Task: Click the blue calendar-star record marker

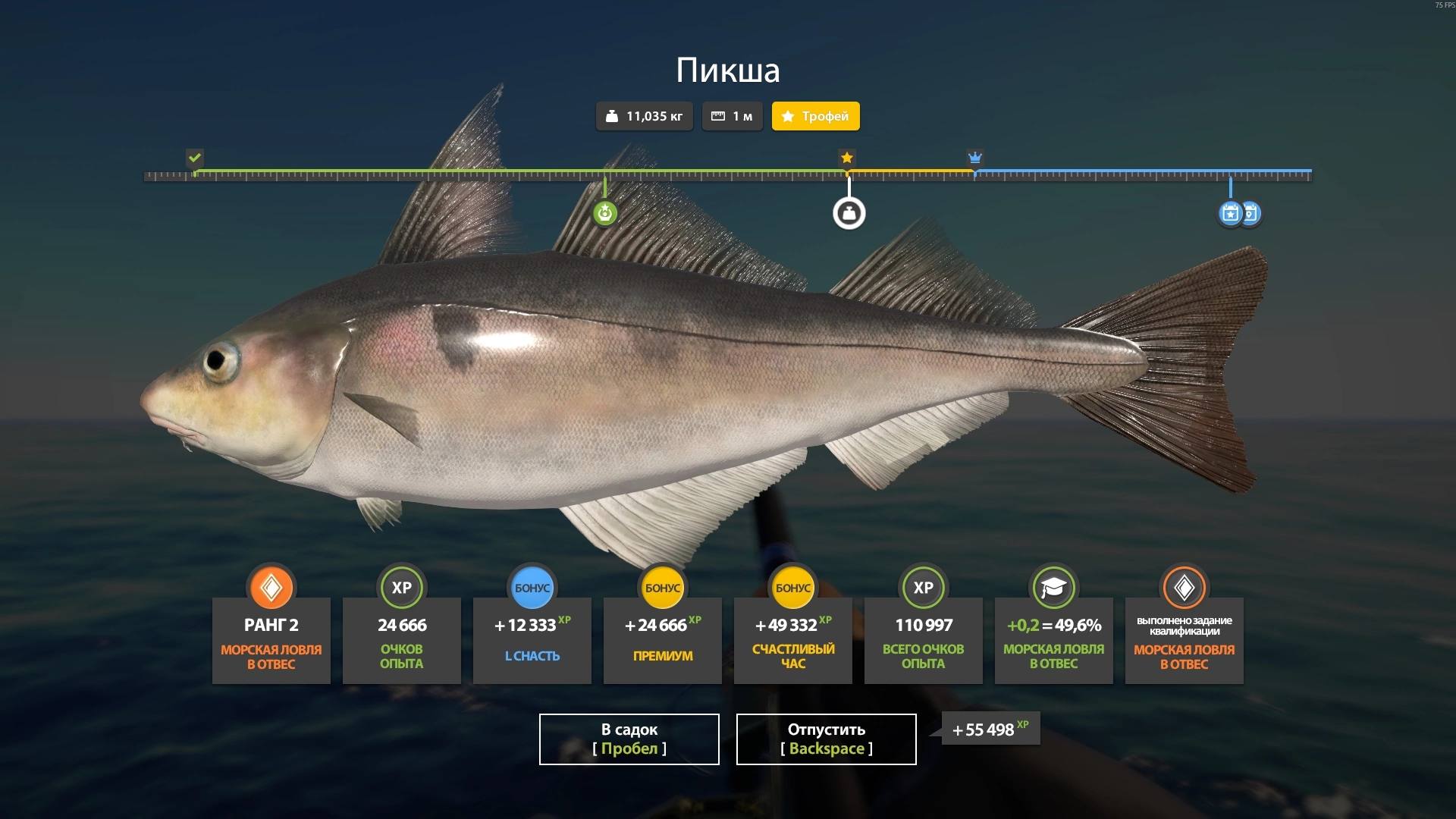Action: (1230, 215)
